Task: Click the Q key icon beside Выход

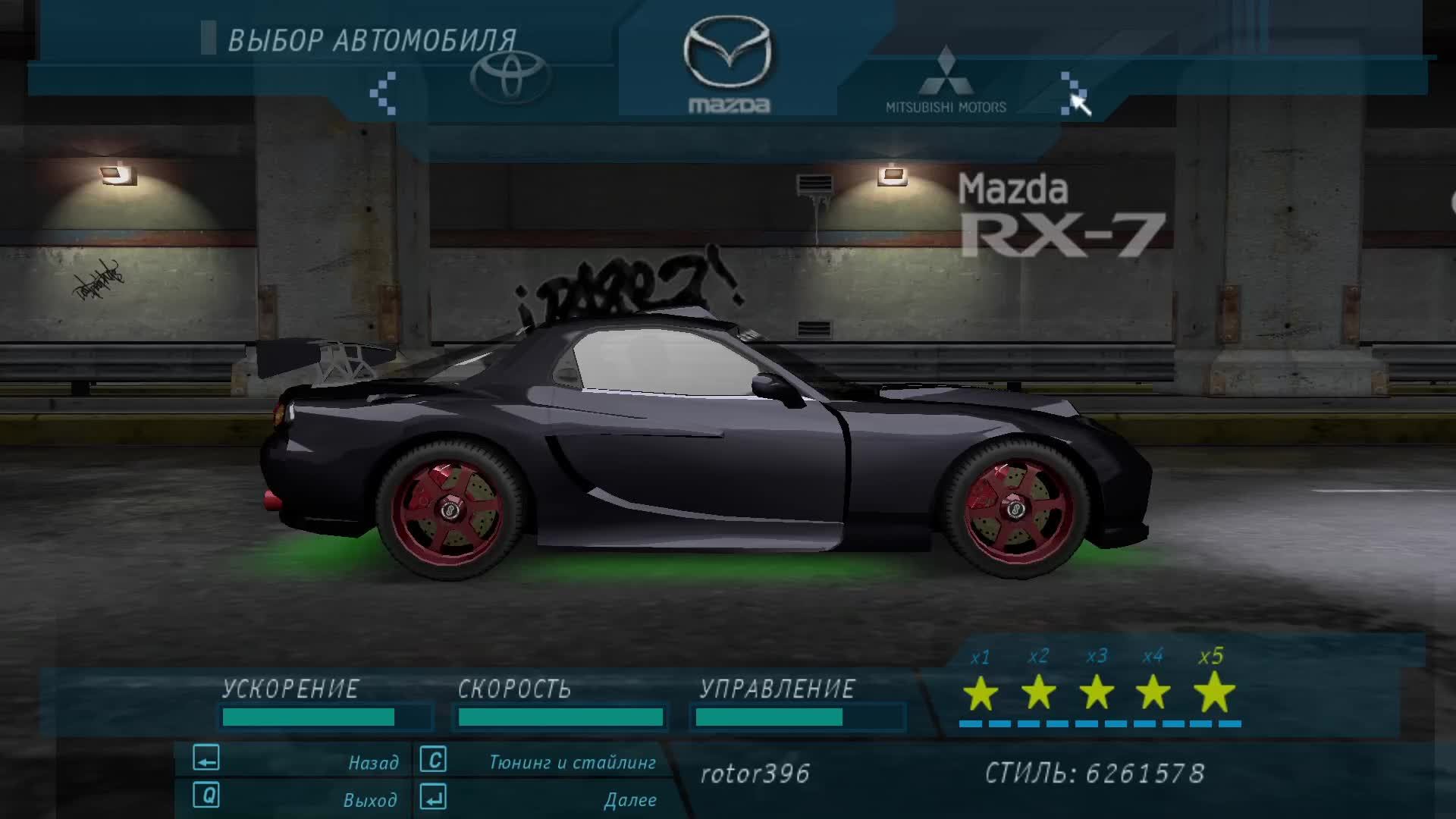Action: [206, 798]
